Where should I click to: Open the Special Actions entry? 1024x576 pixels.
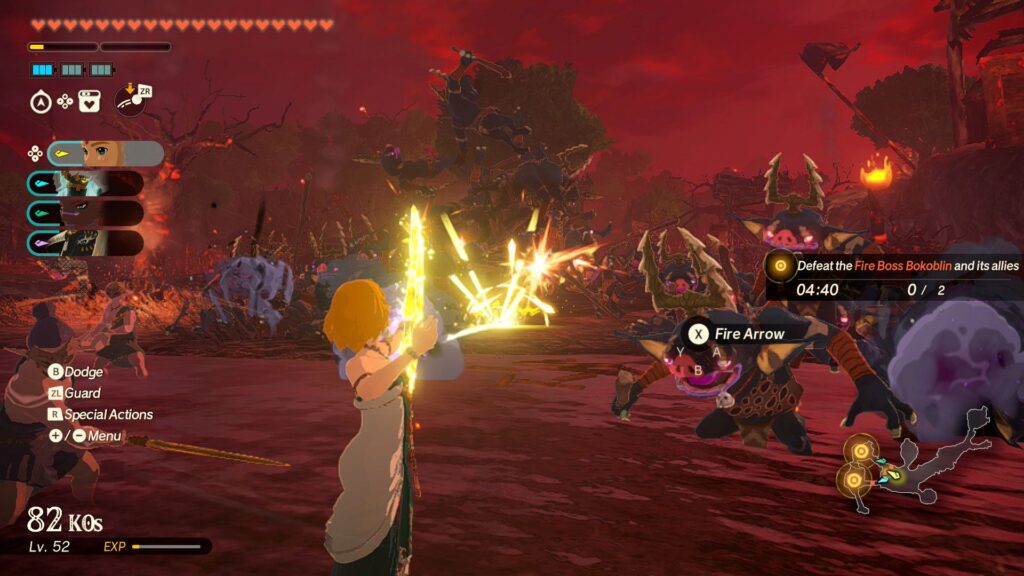coord(100,415)
